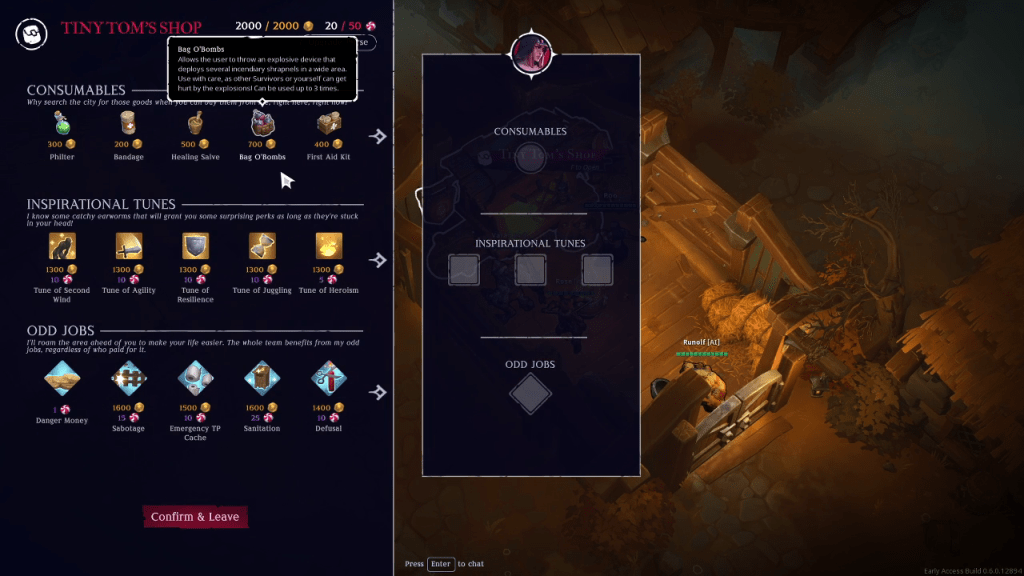
Task: Choose the Sanitation odd job
Action: tap(262, 378)
